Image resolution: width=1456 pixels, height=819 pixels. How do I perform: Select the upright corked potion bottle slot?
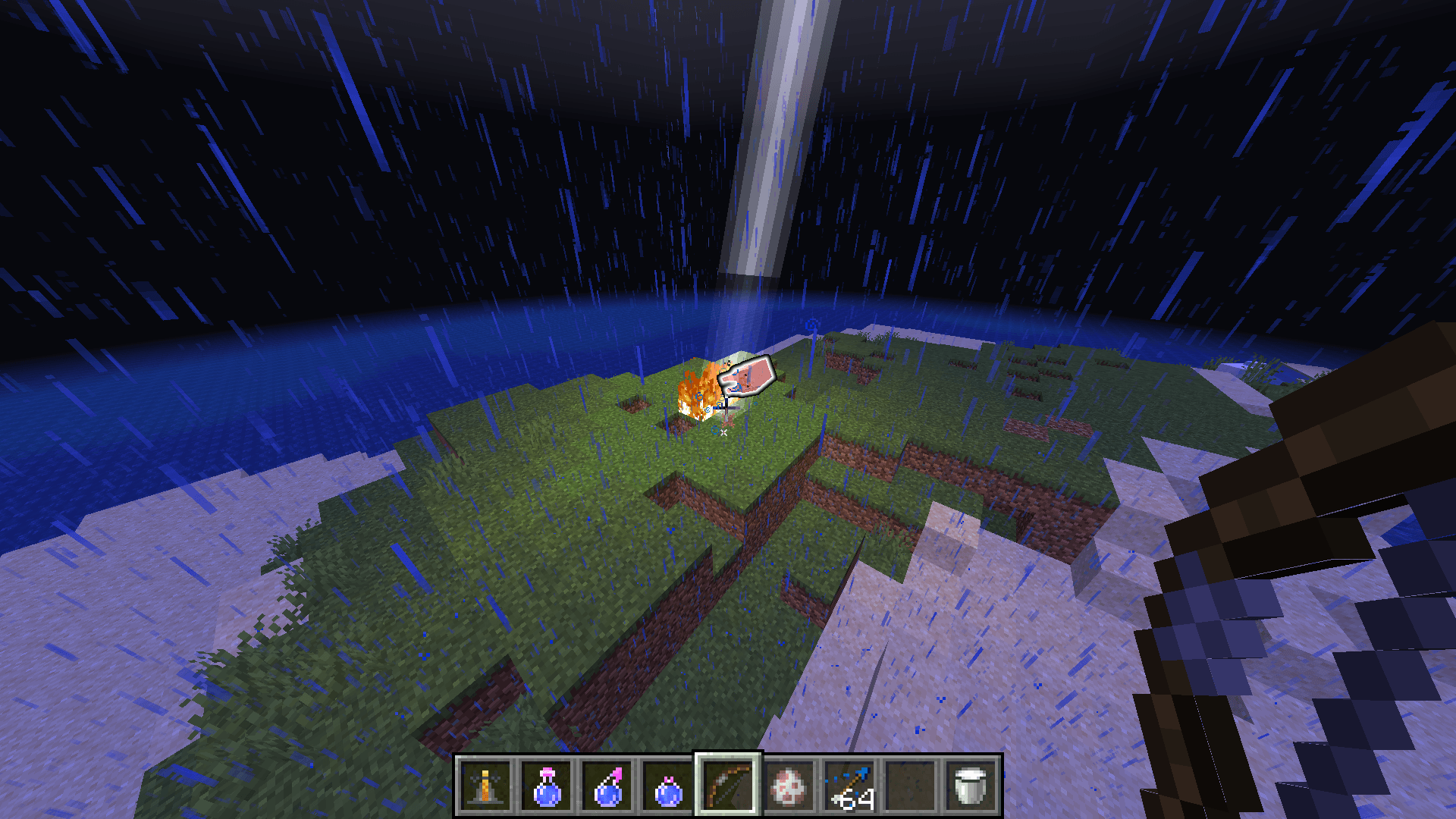547,786
